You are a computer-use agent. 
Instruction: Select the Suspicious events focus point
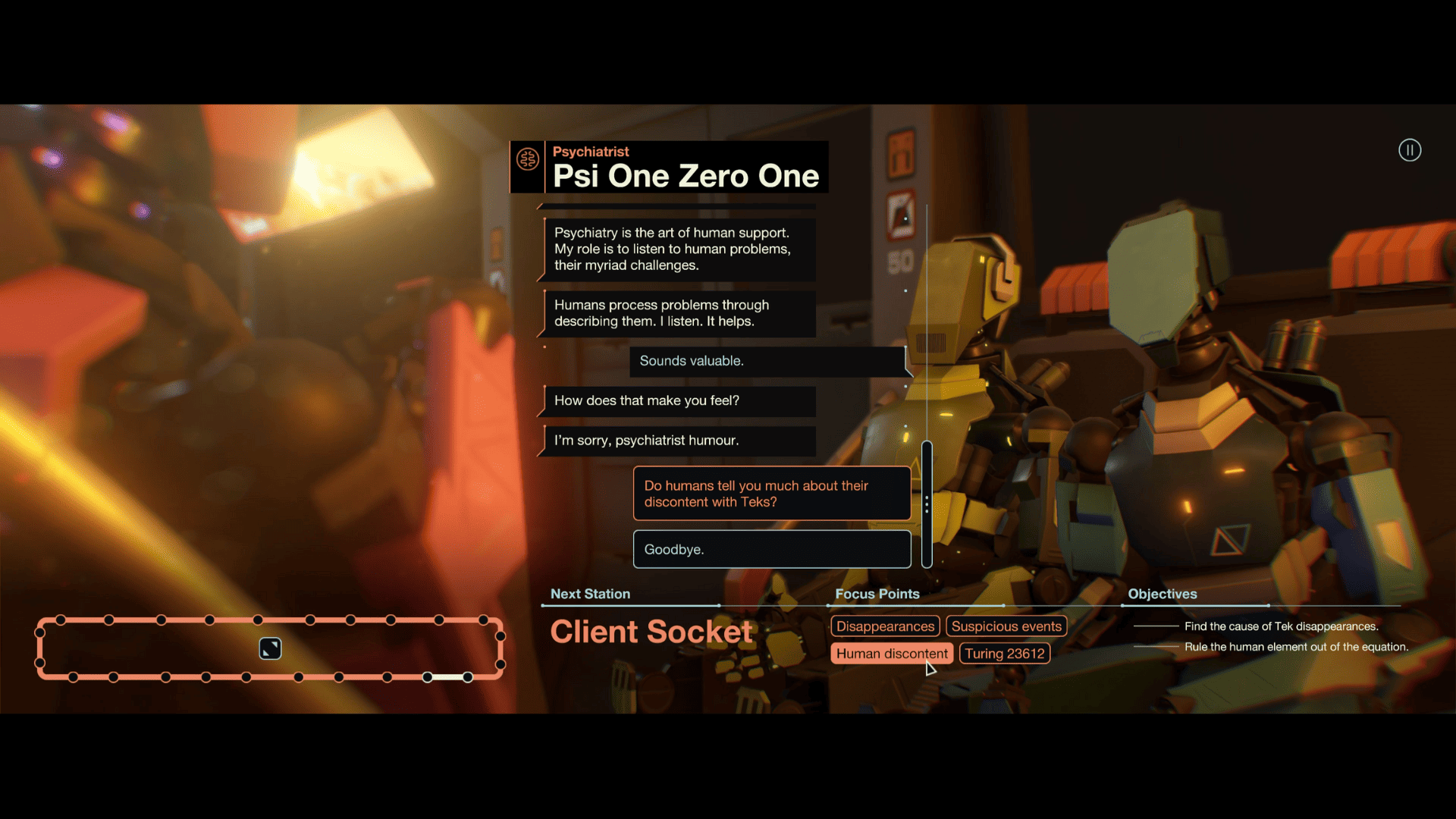coord(1006,626)
